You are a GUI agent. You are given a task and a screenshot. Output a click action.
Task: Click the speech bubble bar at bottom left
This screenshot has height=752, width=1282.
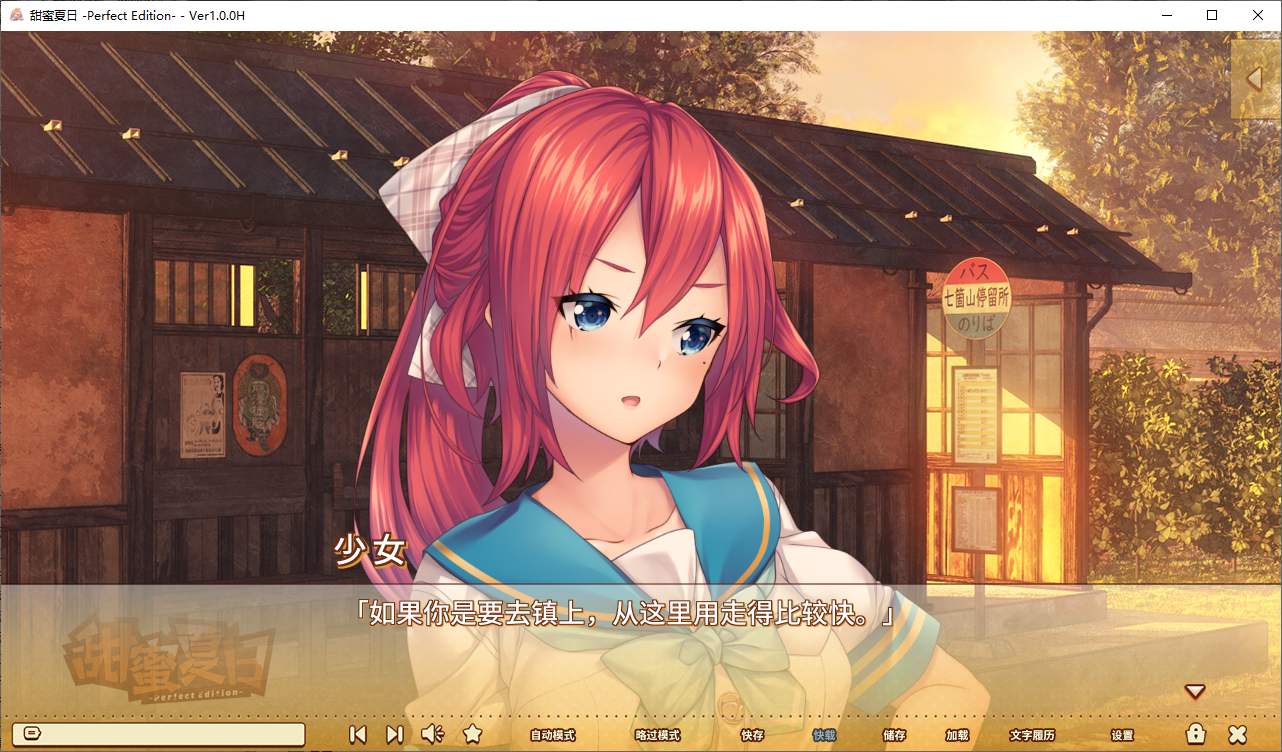(162, 734)
